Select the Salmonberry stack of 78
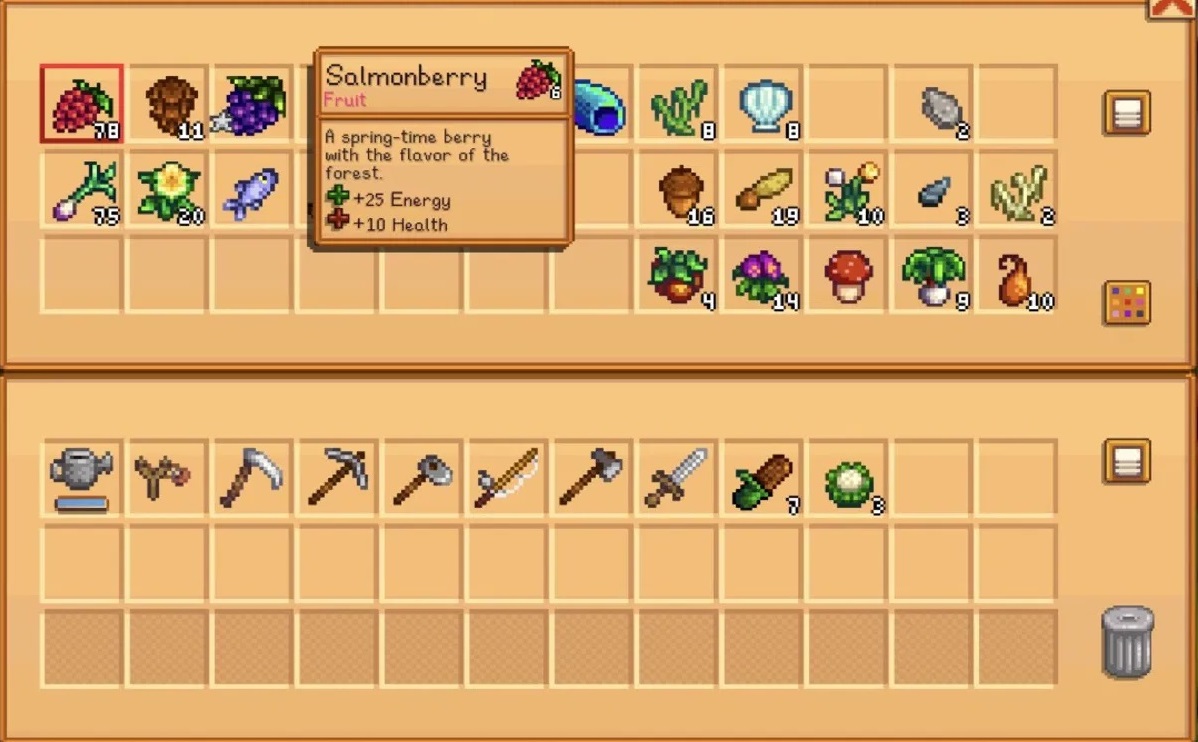 pyautogui.click(x=82, y=104)
